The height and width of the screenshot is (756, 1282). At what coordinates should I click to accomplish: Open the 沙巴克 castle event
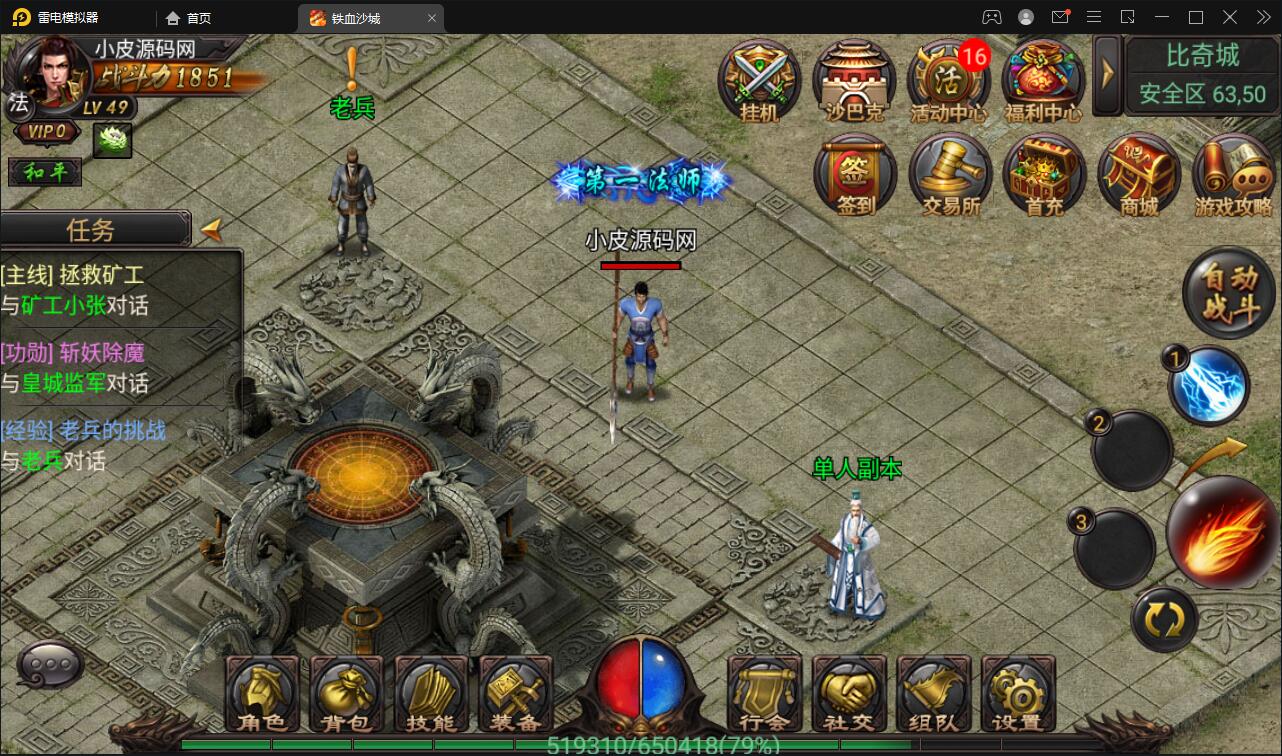pyautogui.click(x=853, y=80)
